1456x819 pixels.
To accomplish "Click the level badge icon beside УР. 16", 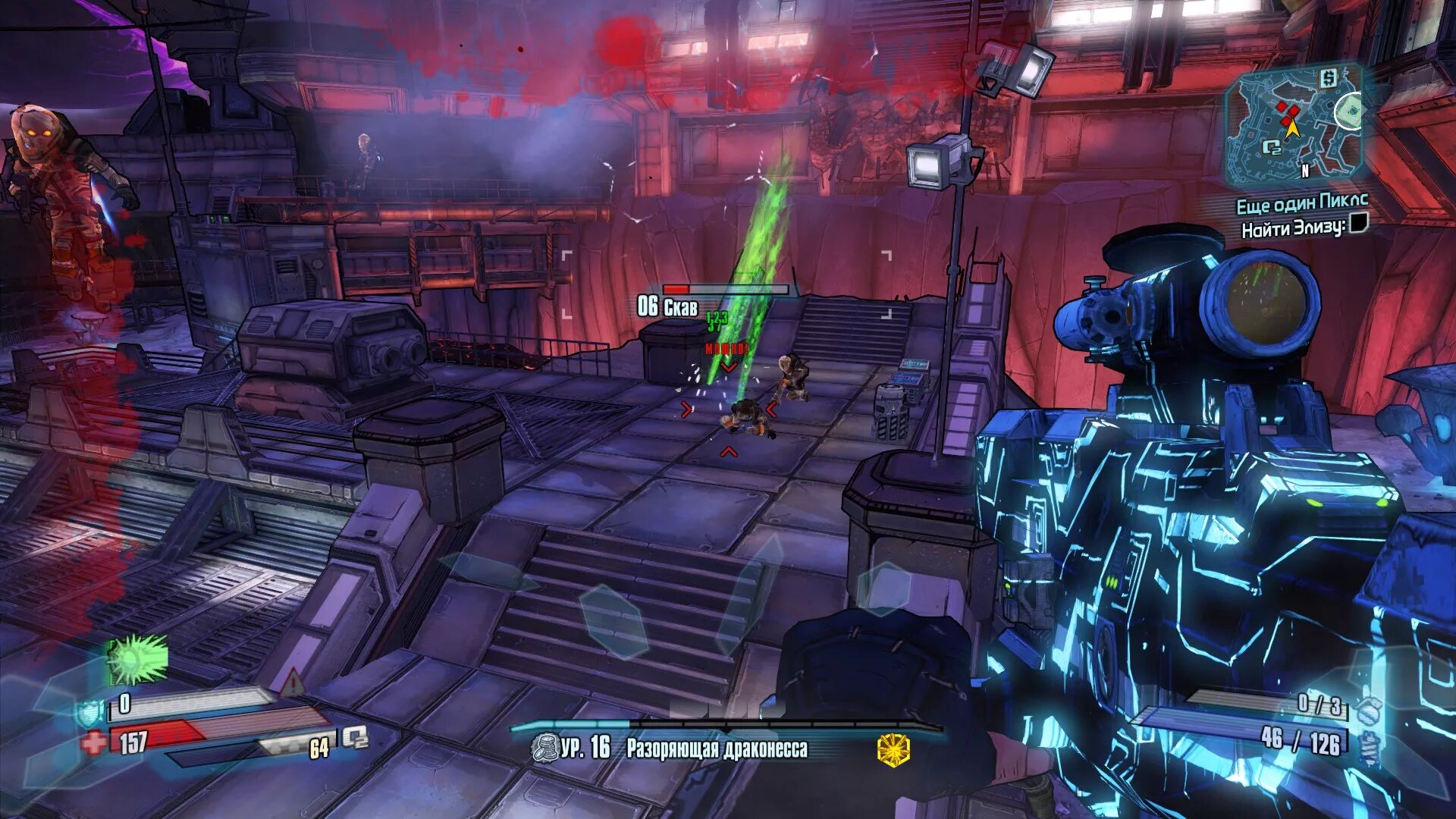I will pyautogui.click(x=544, y=748).
